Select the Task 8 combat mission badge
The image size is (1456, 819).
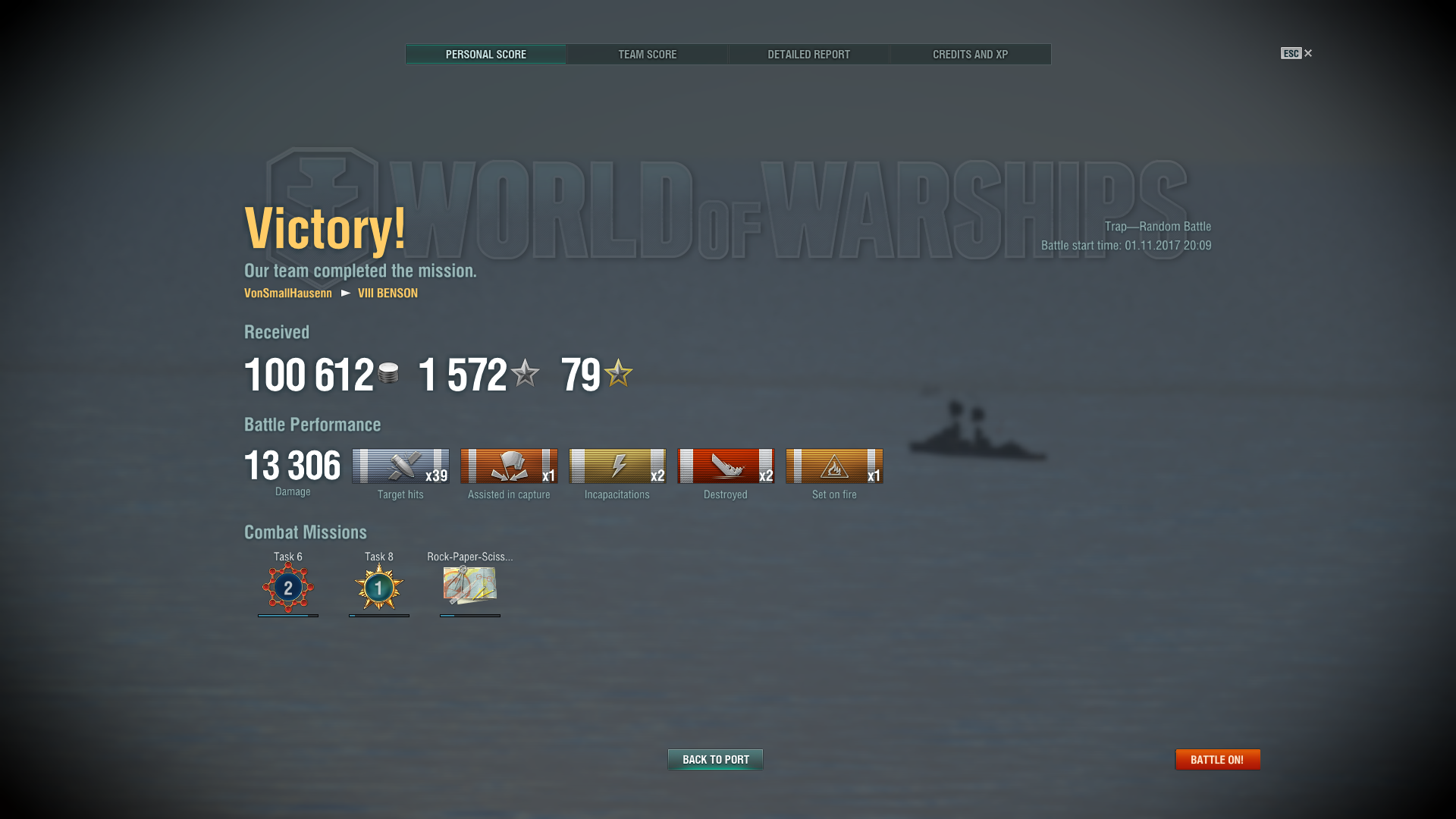tap(379, 587)
